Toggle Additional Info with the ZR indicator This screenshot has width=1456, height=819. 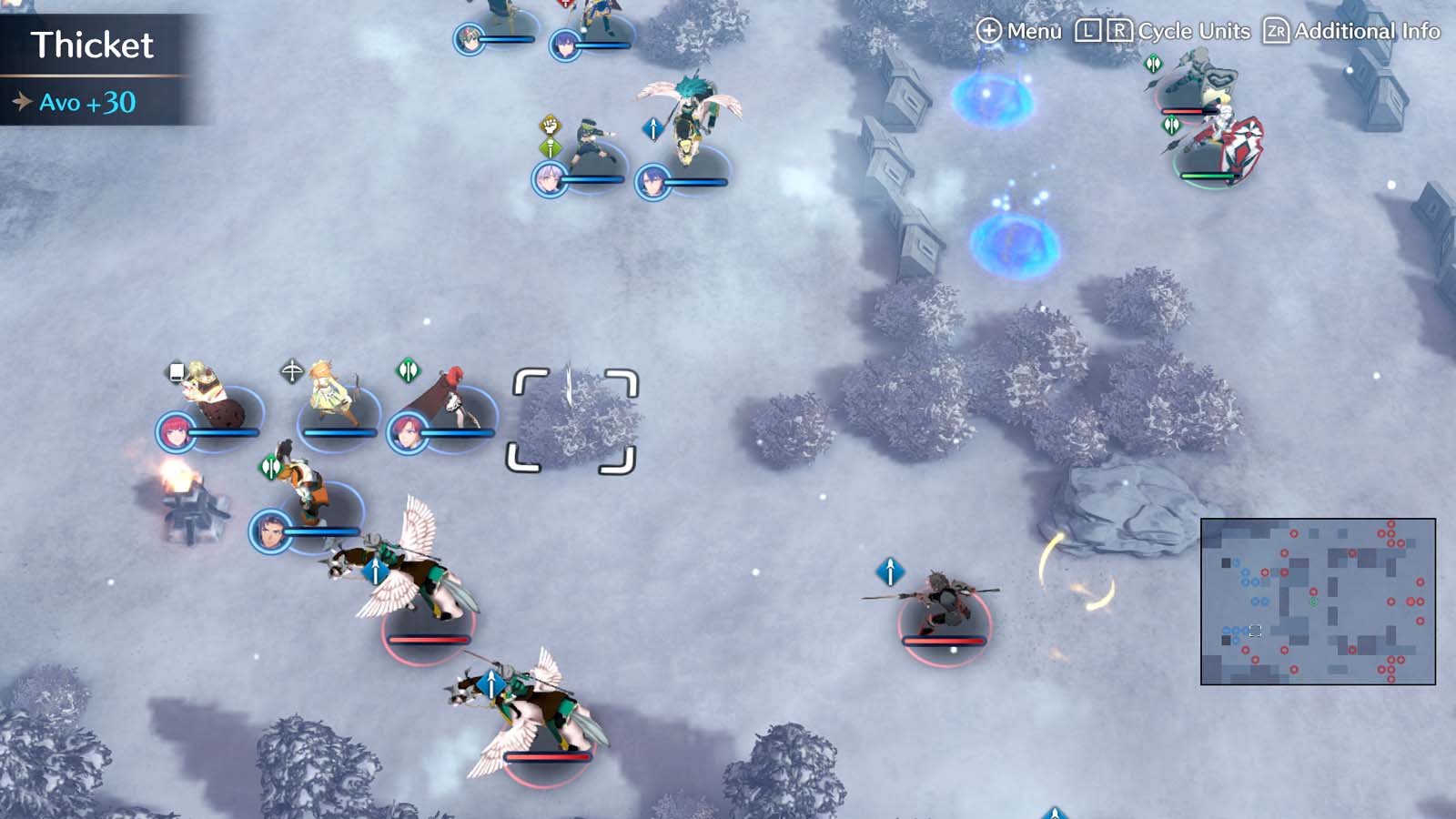pyautogui.click(x=1278, y=30)
